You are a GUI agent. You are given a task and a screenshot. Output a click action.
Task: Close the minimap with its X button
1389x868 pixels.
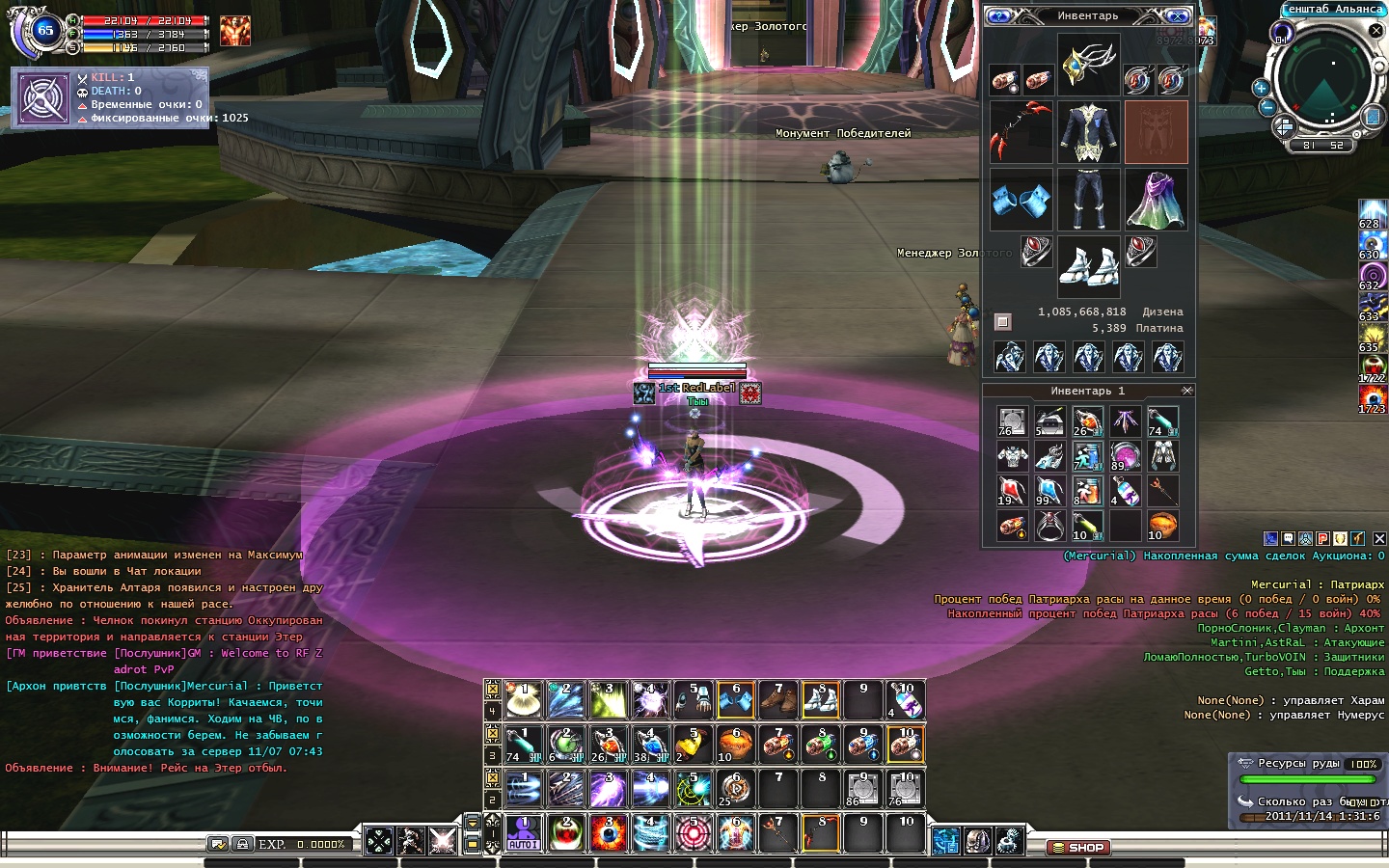[1376, 31]
